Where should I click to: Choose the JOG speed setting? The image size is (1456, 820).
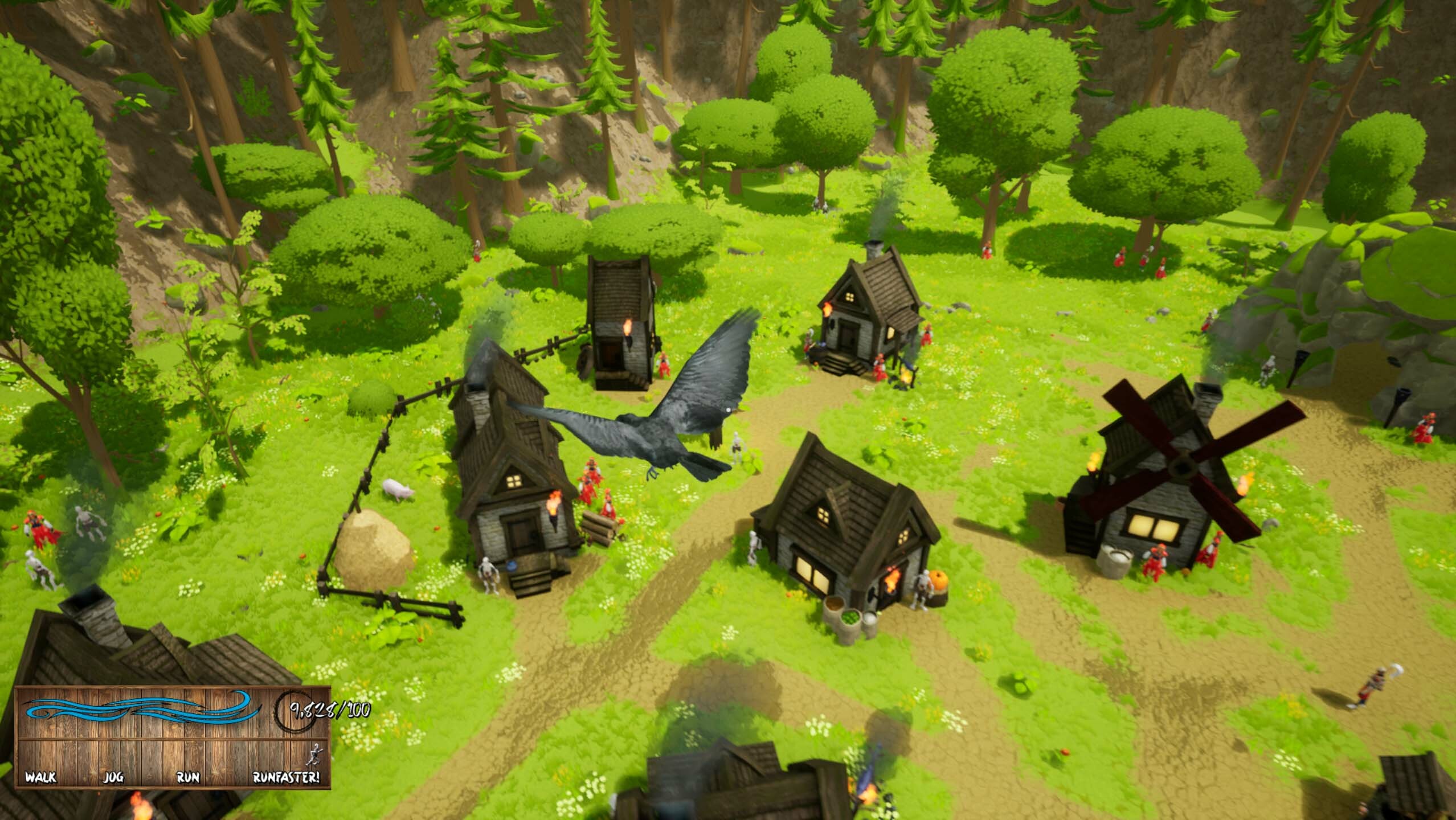click(x=113, y=777)
